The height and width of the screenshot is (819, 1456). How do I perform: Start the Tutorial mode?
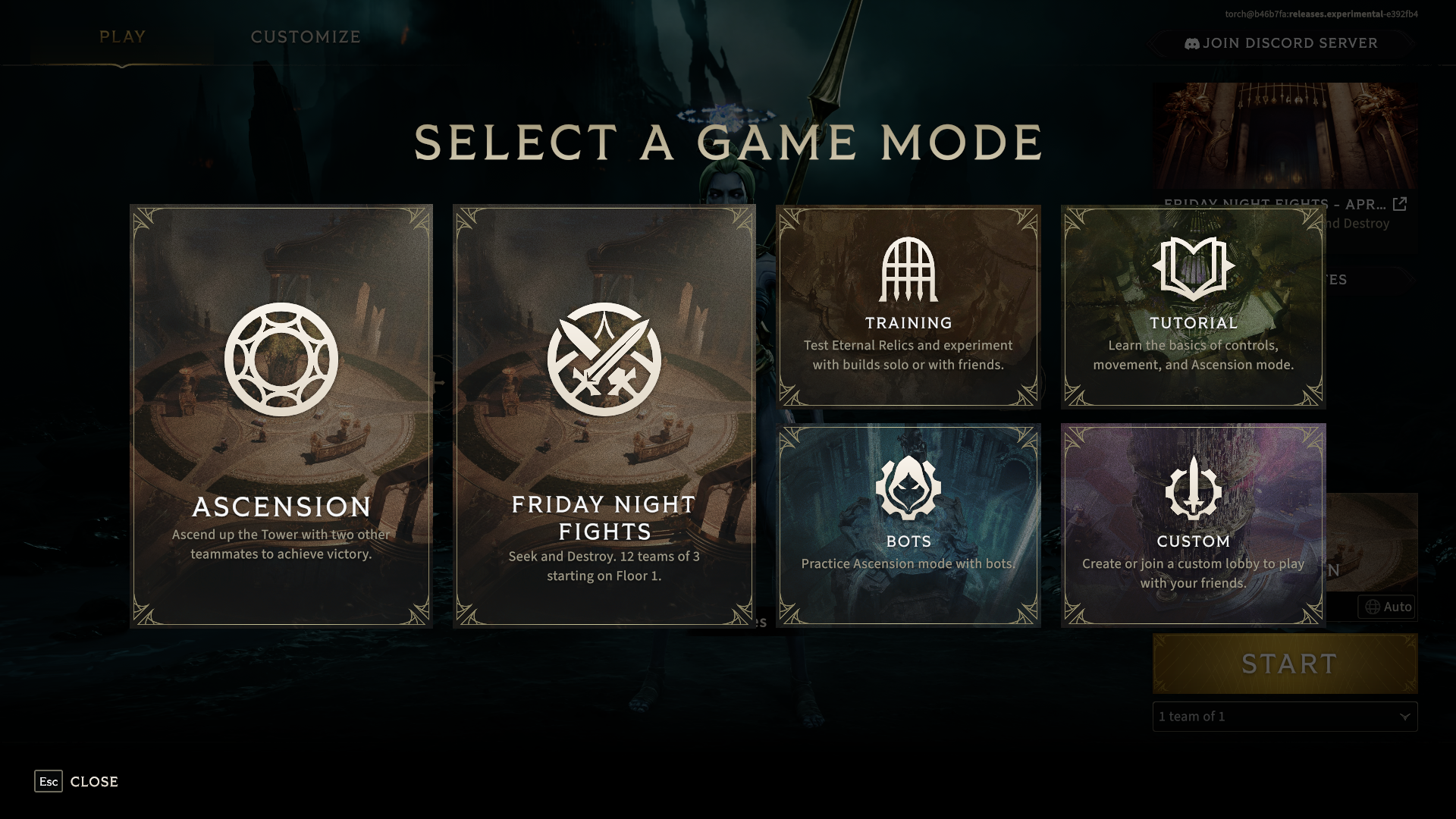pos(1193,306)
